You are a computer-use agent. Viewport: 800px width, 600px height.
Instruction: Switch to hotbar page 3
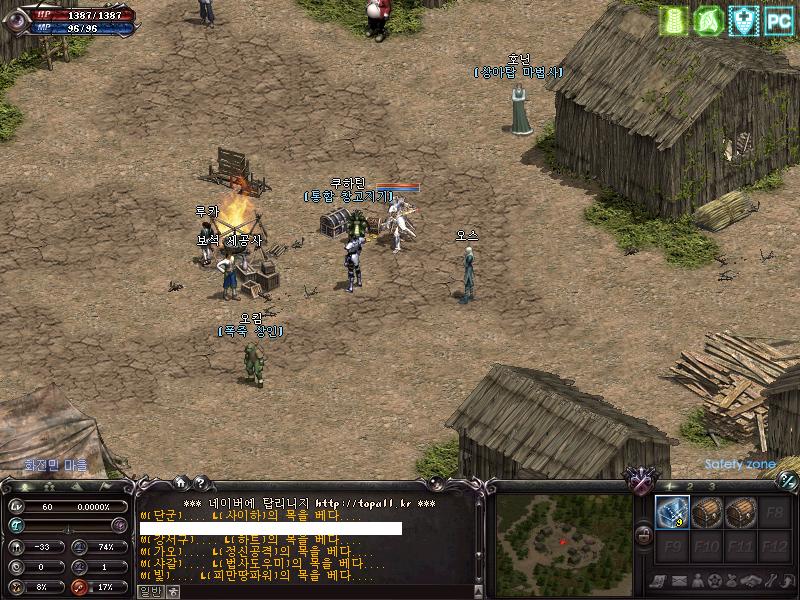(711, 486)
